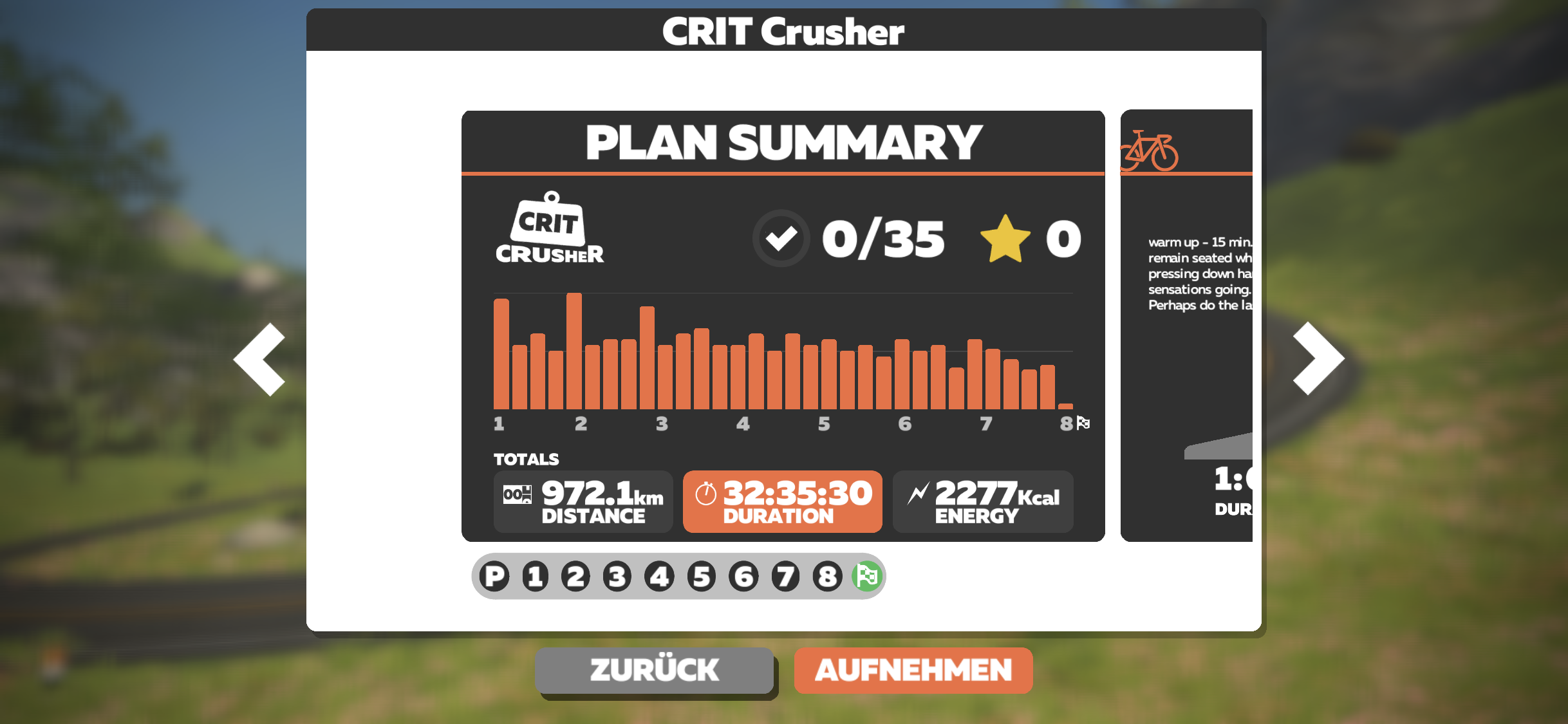Screen dimensions: 1568x724
Task: Jump to week 7 page dot
Action: tap(786, 576)
